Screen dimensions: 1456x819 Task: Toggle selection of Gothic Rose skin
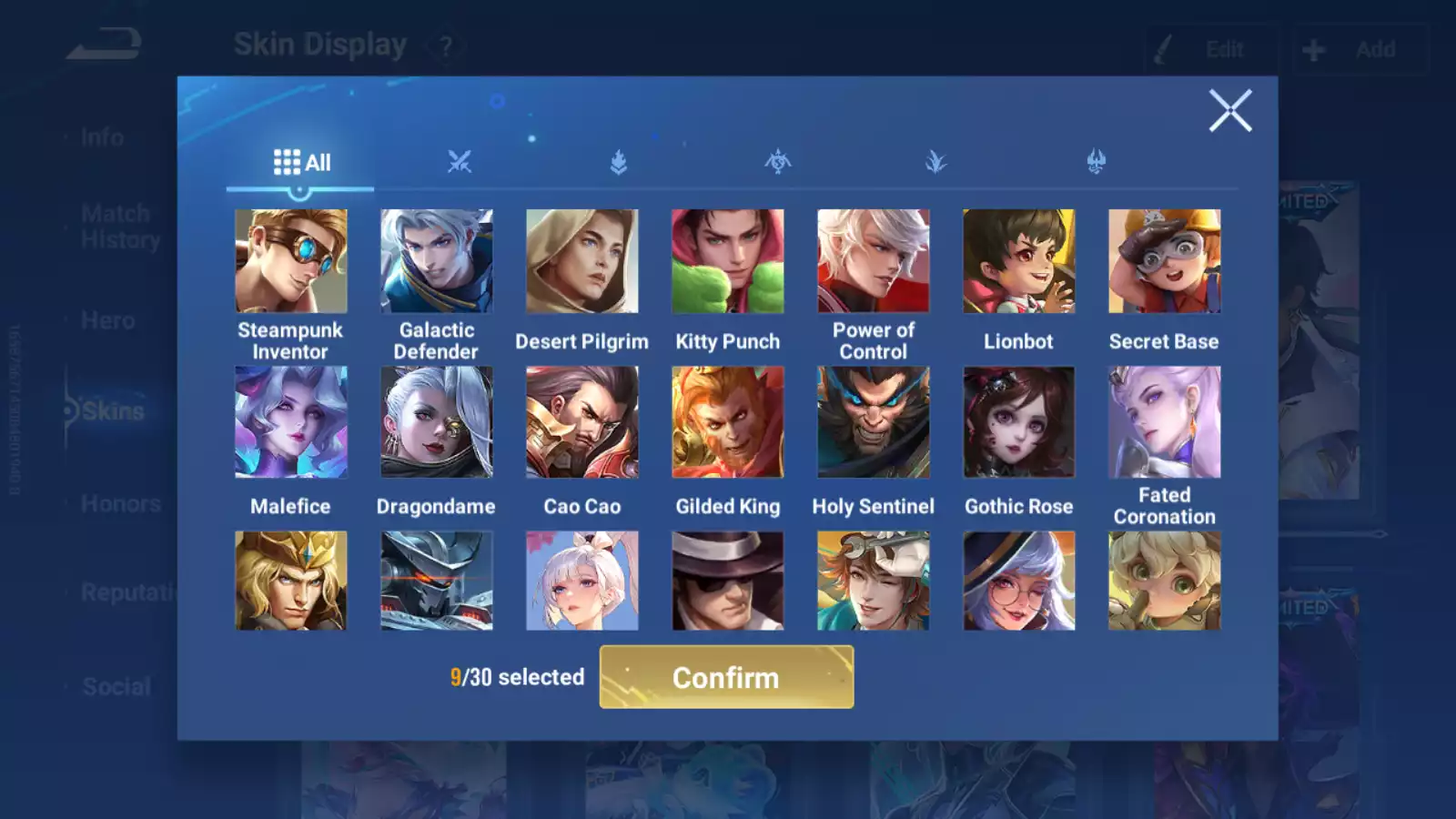[x=1019, y=420]
